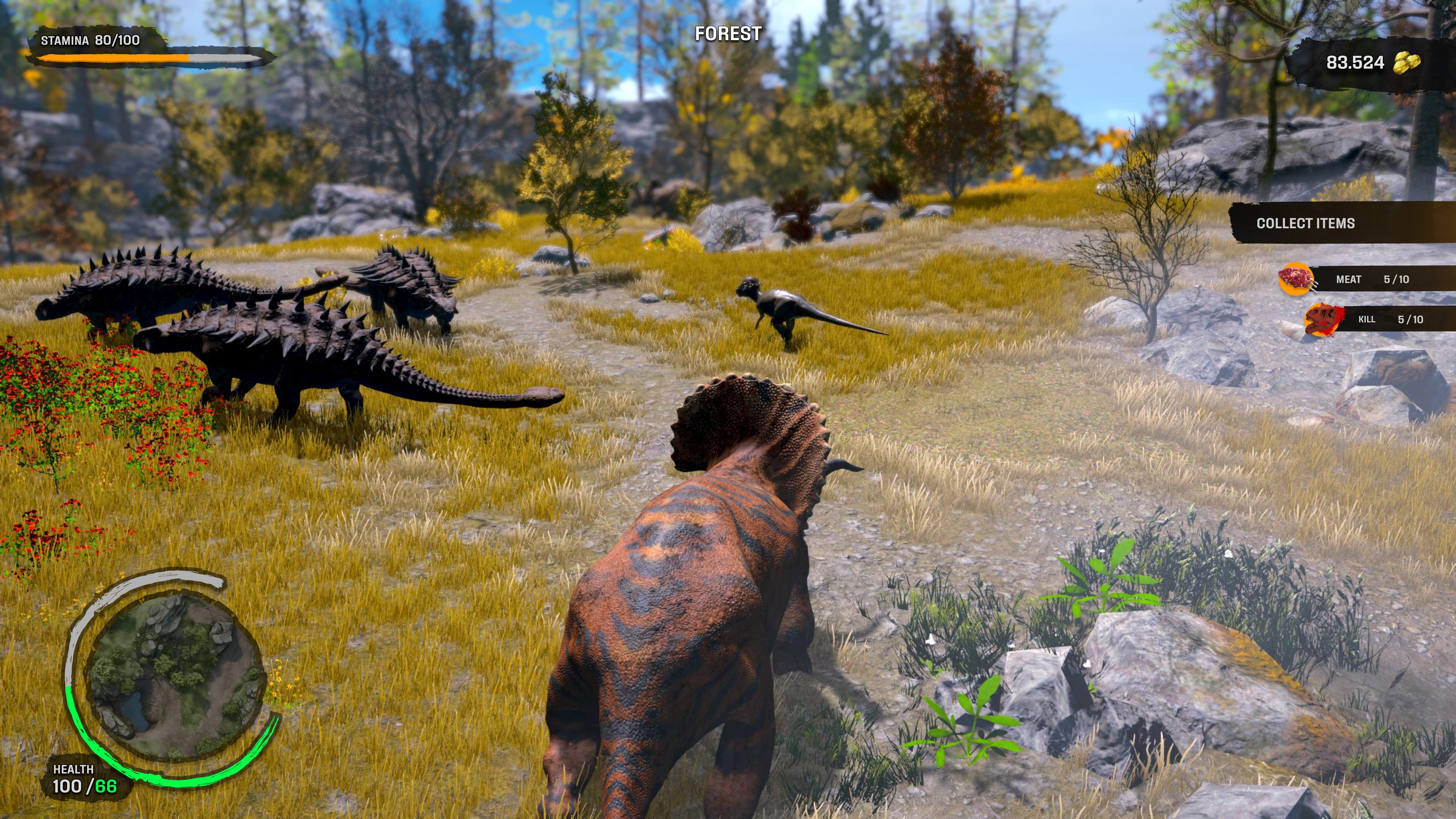The image size is (1456, 819).
Task: Click the gold nugget currency icon
Action: tap(1406, 62)
